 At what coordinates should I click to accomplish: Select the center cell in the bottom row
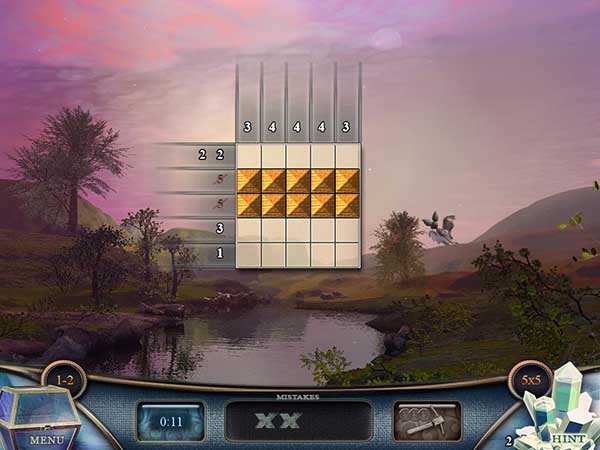[298, 254]
